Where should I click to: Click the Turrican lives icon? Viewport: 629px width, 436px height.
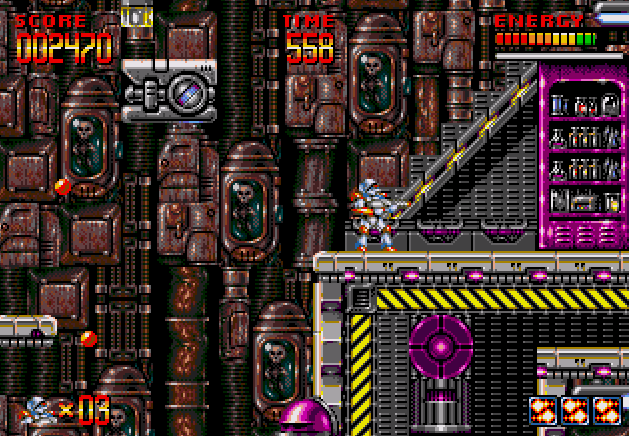tap(37, 410)
